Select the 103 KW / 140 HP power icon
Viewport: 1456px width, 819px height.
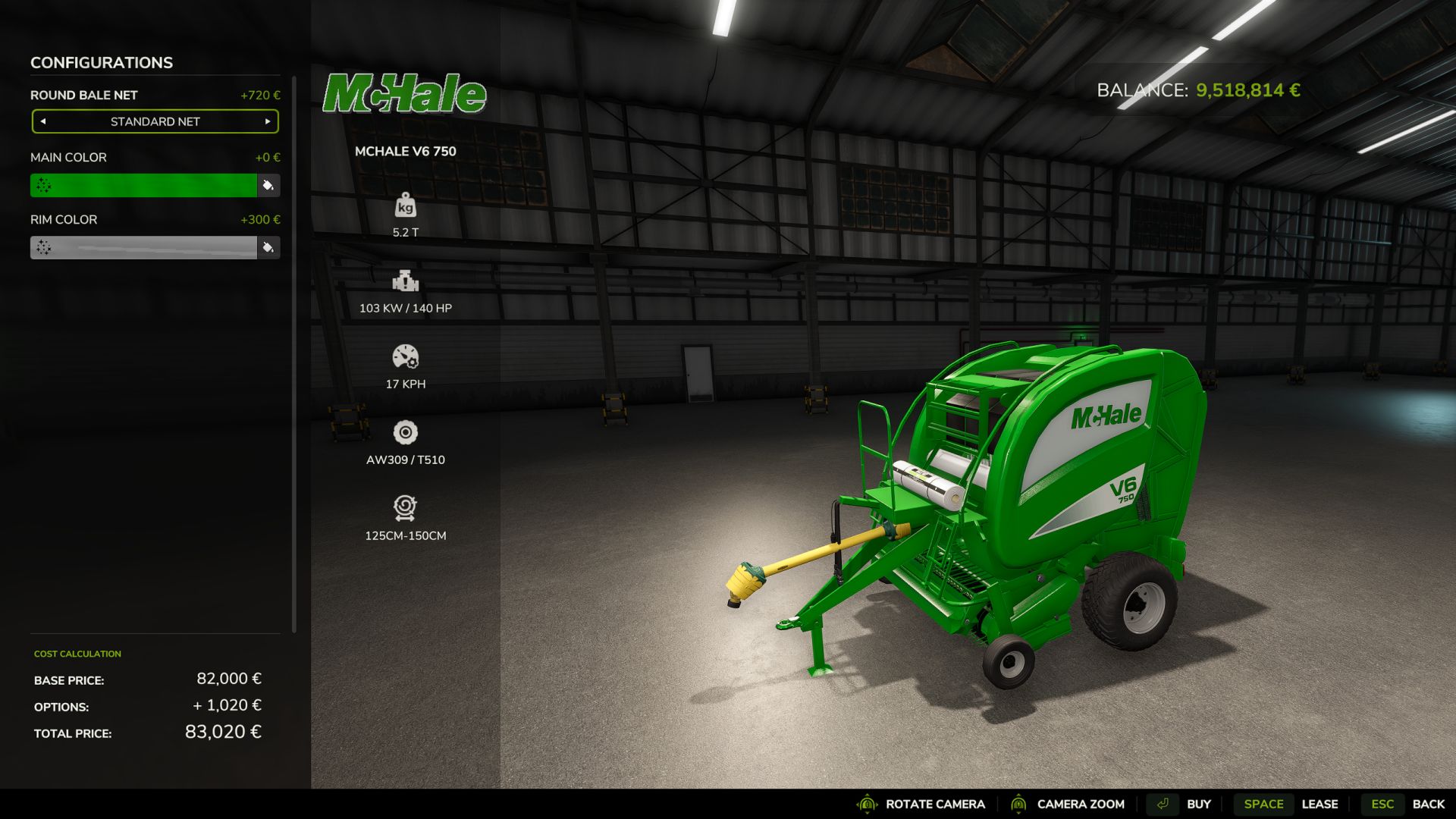pyautogui.click(x=406, y=281)
